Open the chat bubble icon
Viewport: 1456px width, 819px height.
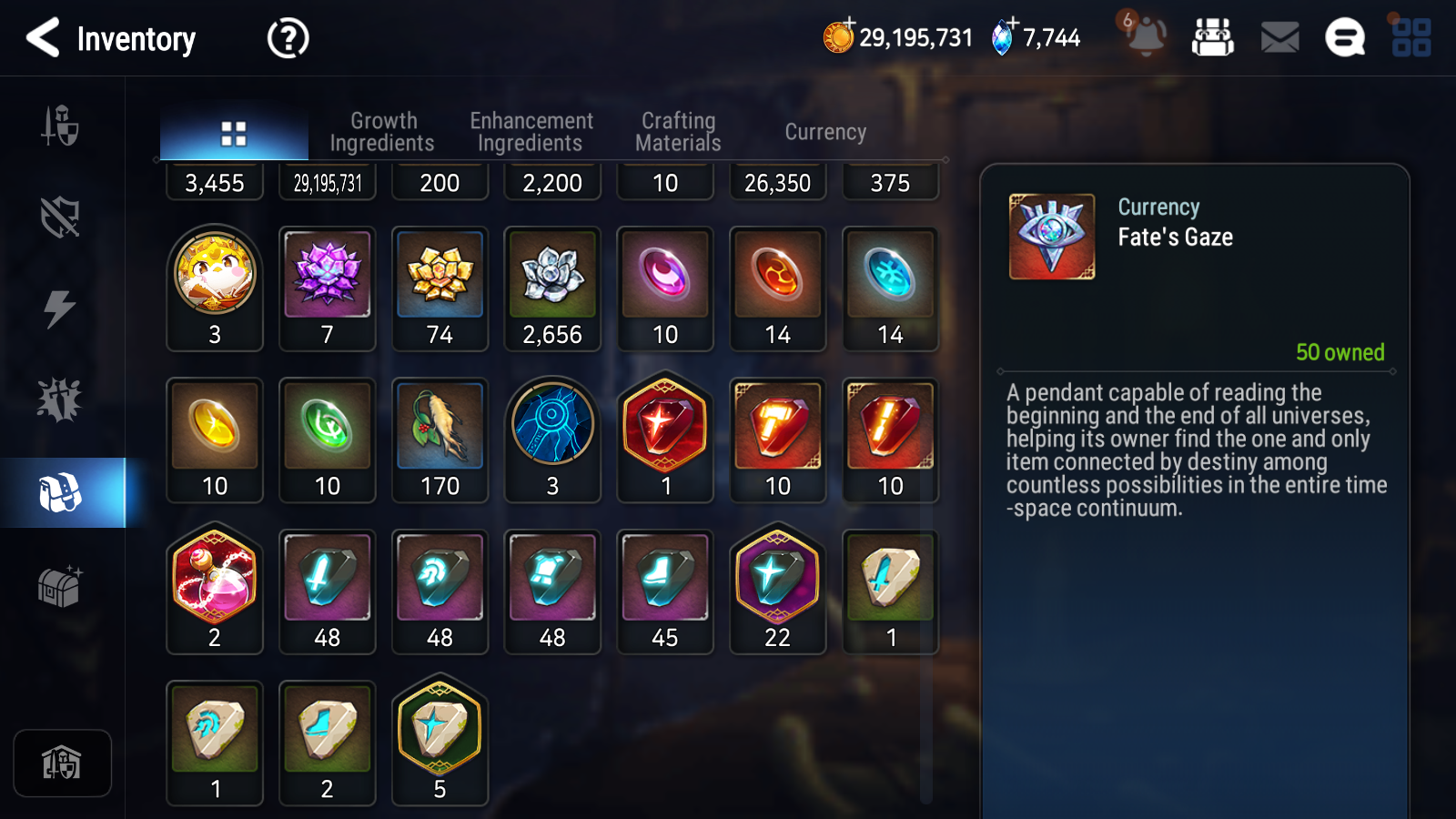[1344, 38]
